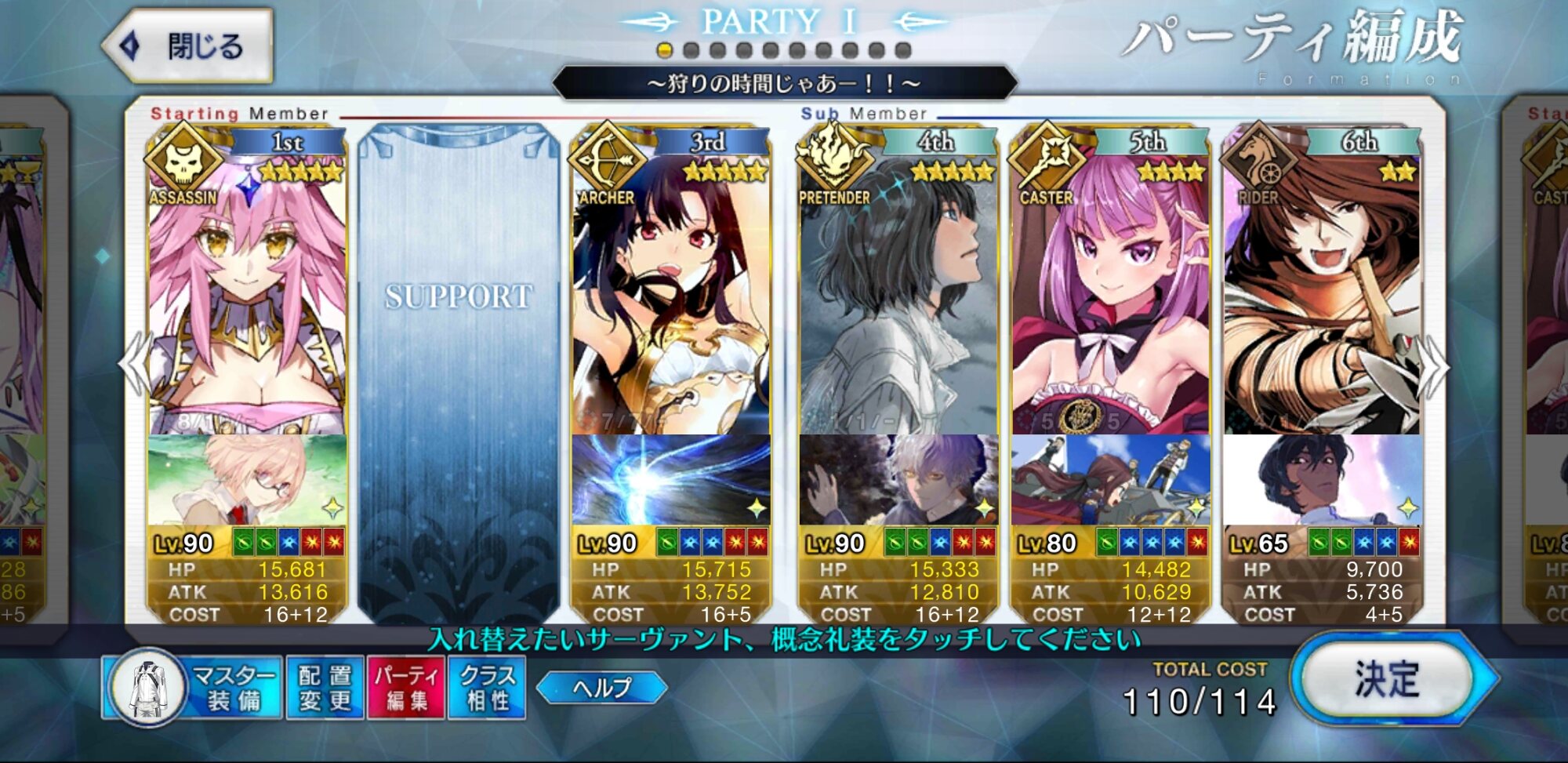Screen dimensions: 1568x763
Task: Open the 配置変更 position change option
Action: pyautogui.click(x=325, y=688)
